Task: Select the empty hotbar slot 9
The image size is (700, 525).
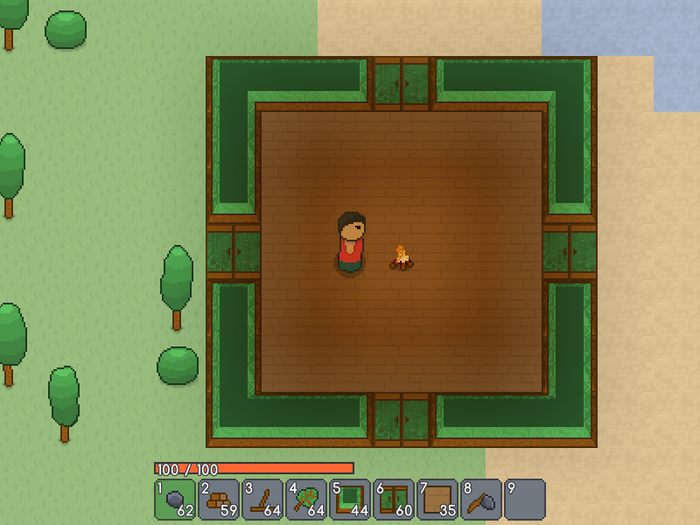Action: (525, 498)
